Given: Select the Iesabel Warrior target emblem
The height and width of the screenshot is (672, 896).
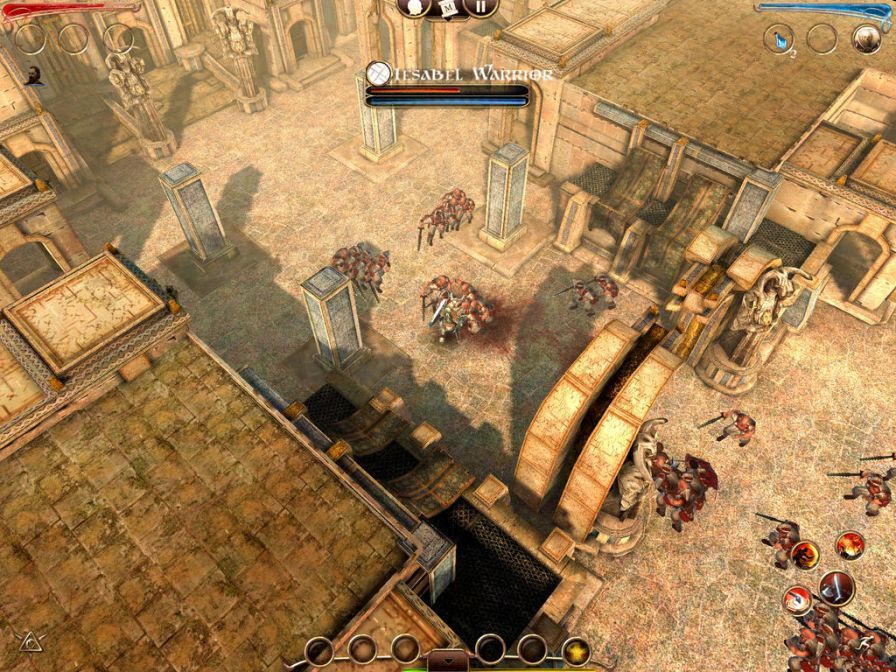Looking at the screenshot, I should [x=379, y=72].
